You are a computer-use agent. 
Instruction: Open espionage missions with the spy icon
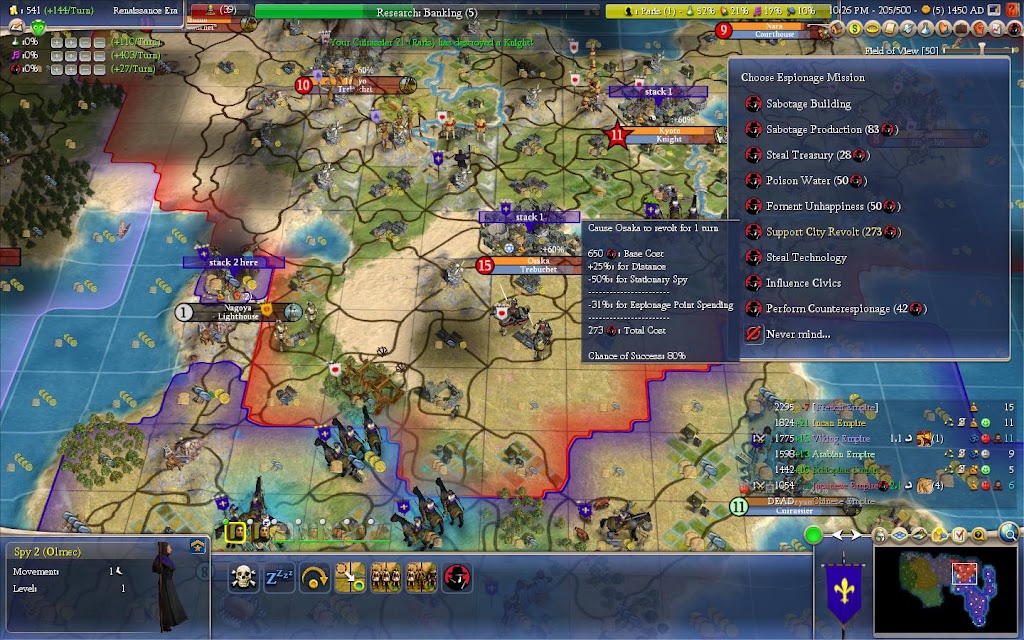(x=457, y=578)
